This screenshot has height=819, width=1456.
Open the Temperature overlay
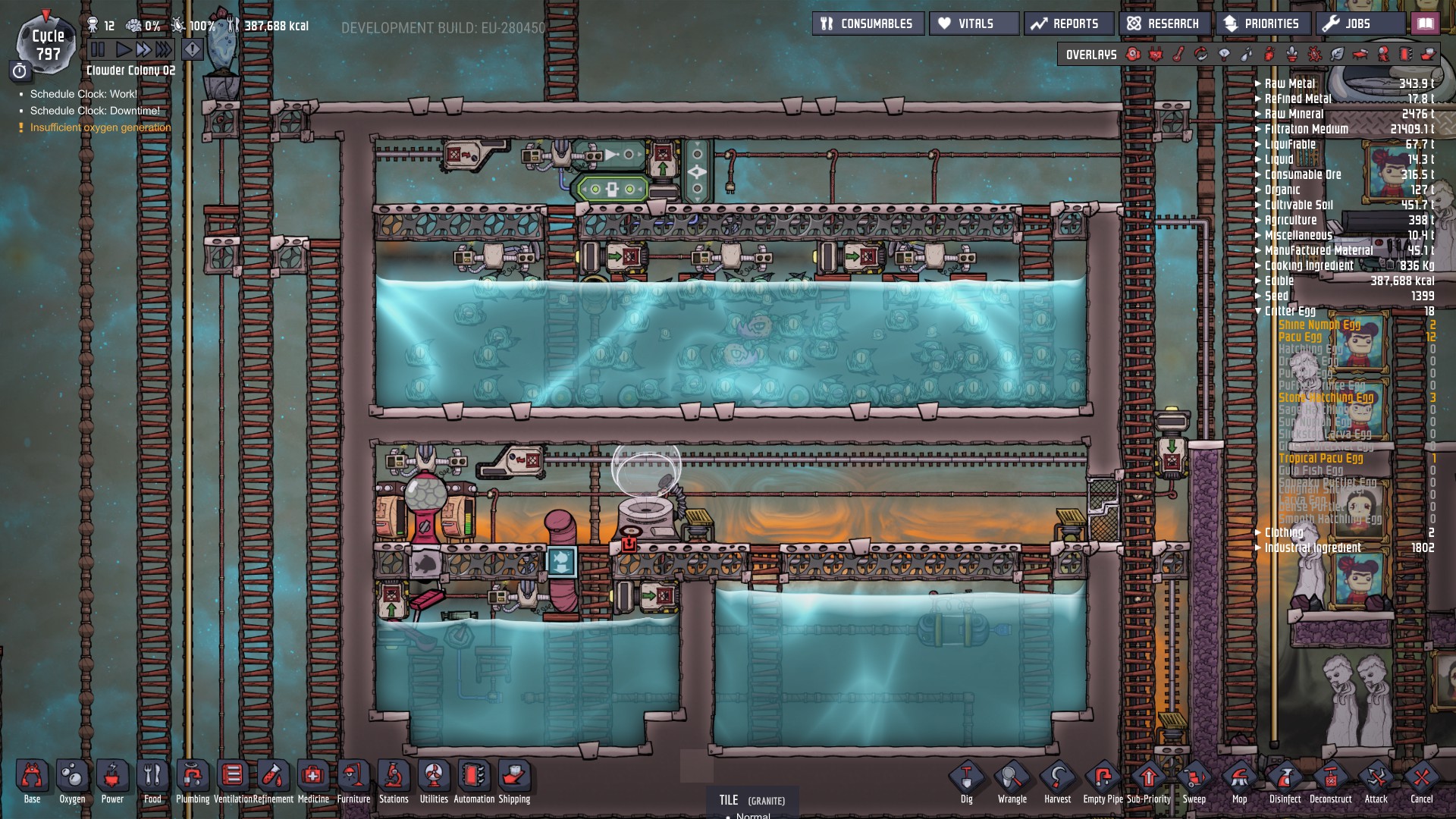pos(1176,54)
